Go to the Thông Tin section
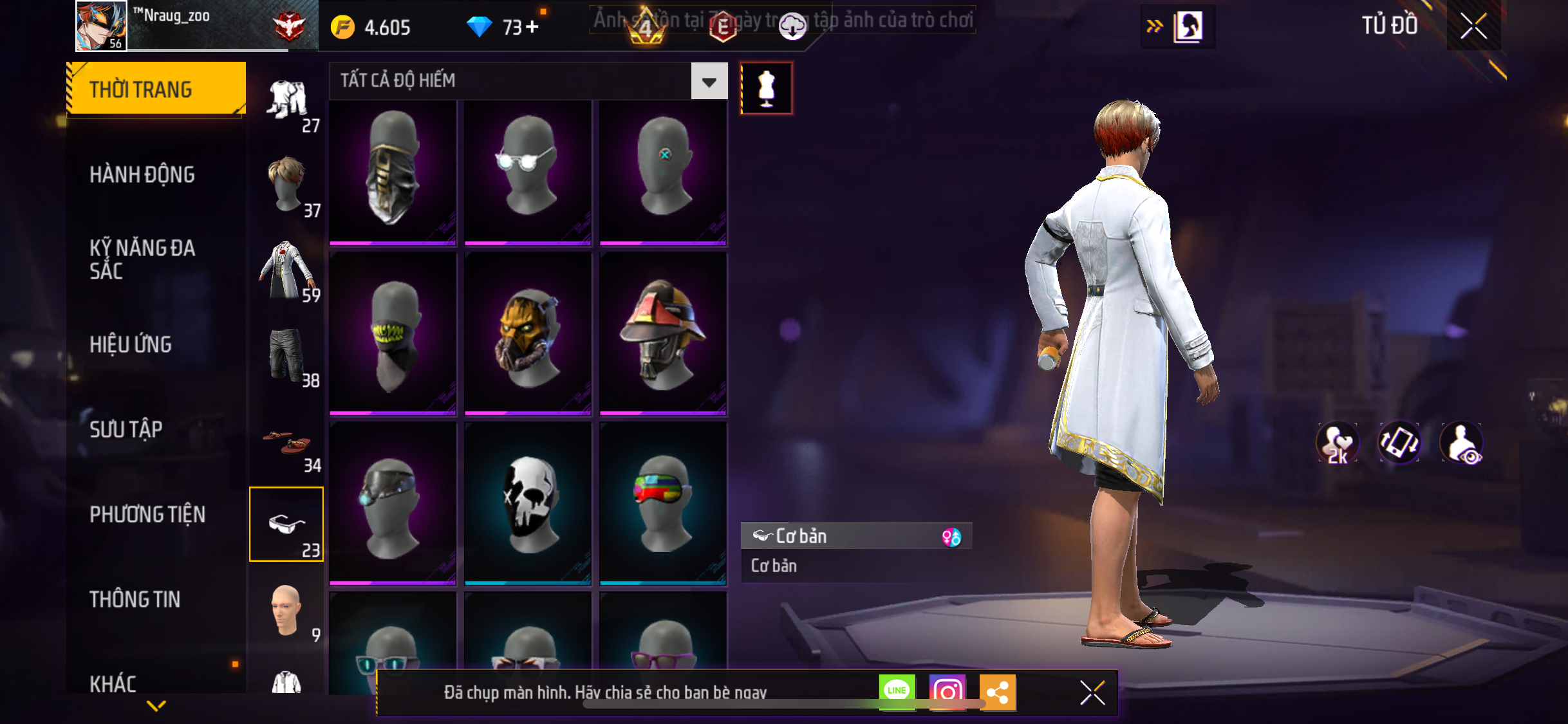The height and width of the screenshot is (724, 1568). click(x=135, y=599)
